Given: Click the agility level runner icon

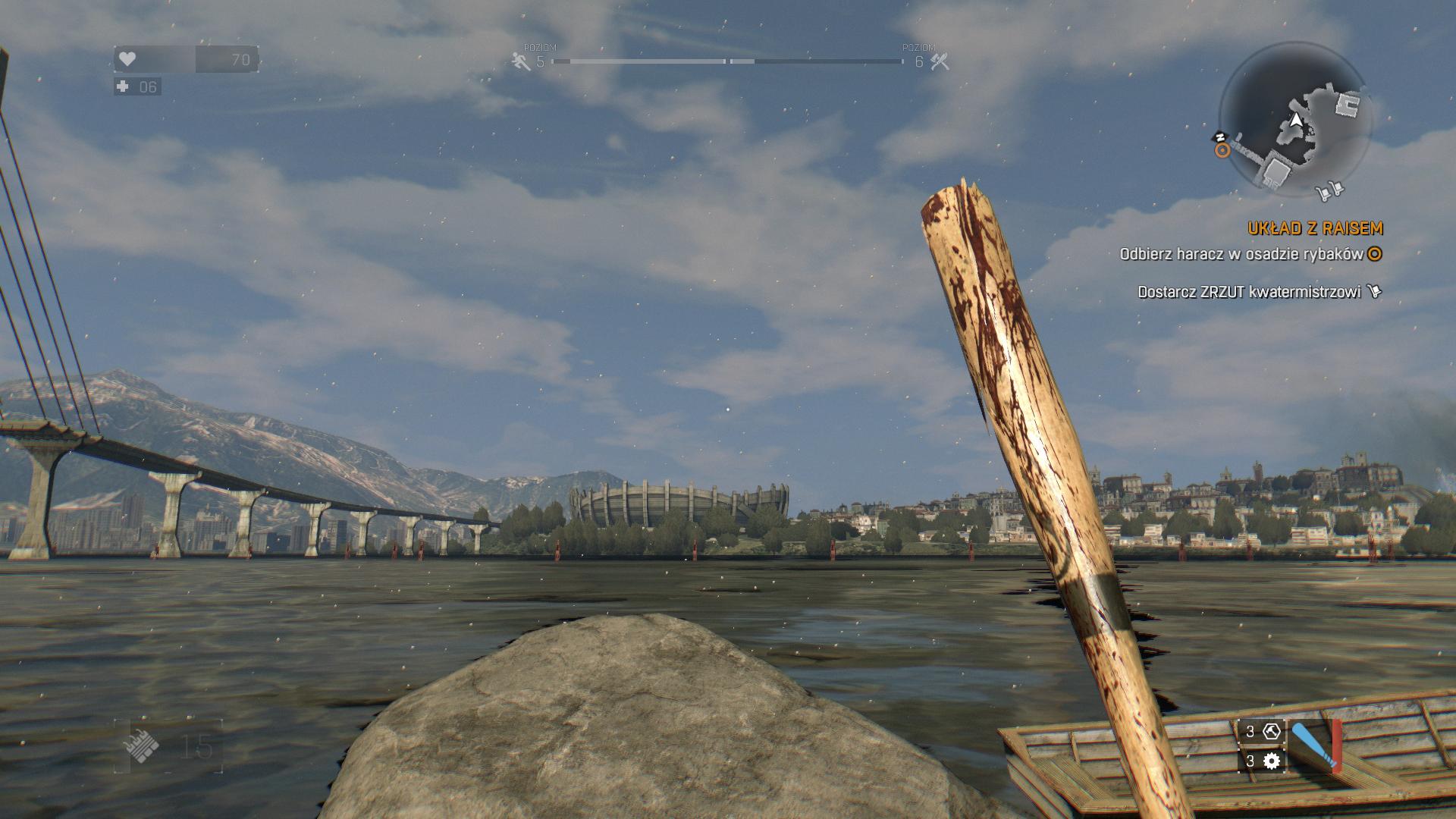Looking at the screenshot, I should [521, 61].
